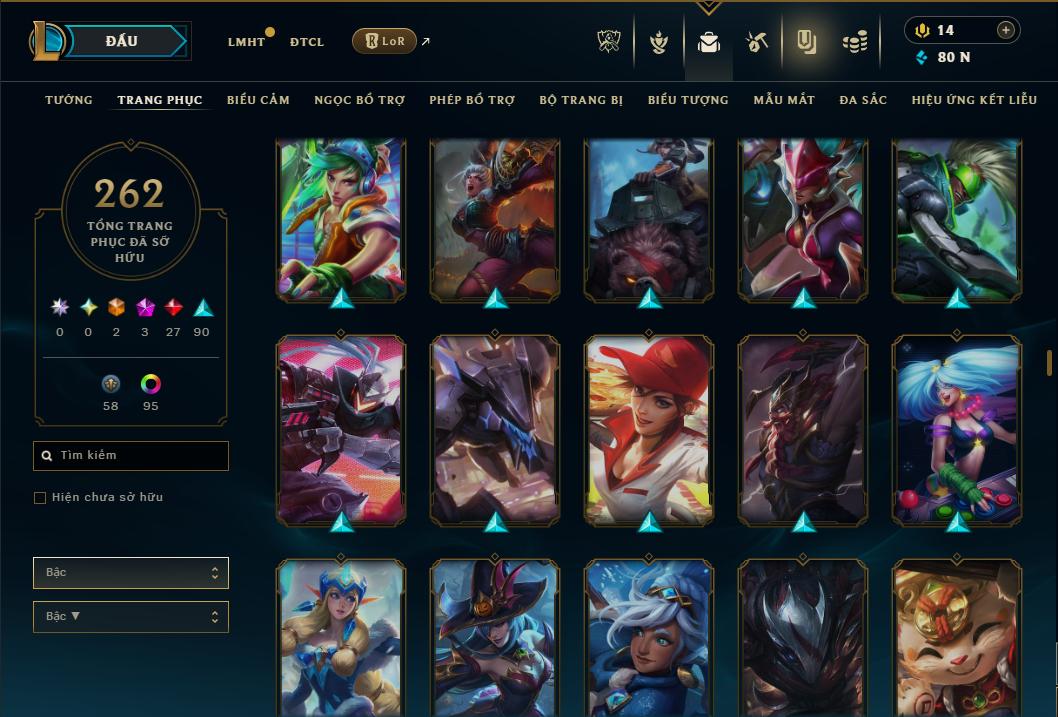Switch to the BIỂU TƯỢNG tab

pyautogui.click(x=688, y=100)
